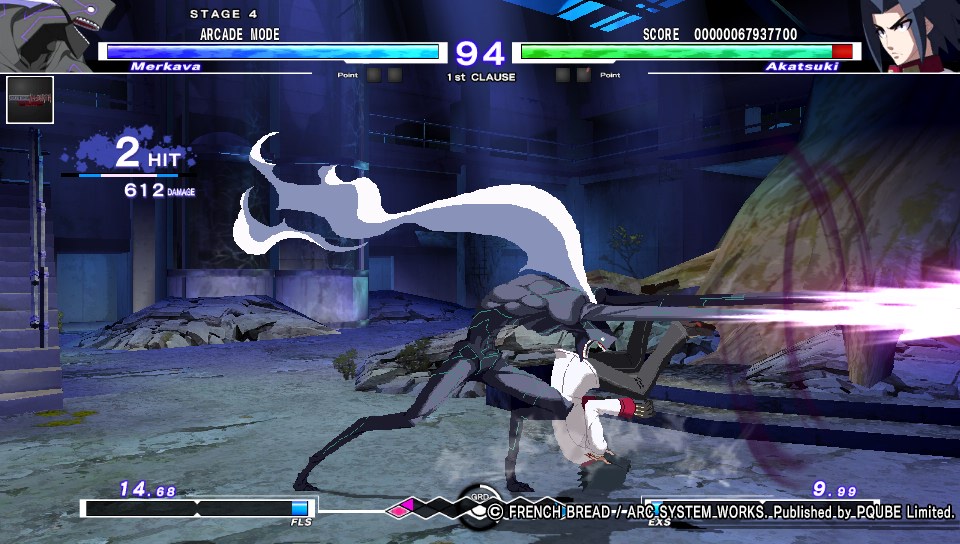The height and width of the screenshot is (544, 960).
Task: Click Akatsuki's character portrait
Action: point(909,34)
